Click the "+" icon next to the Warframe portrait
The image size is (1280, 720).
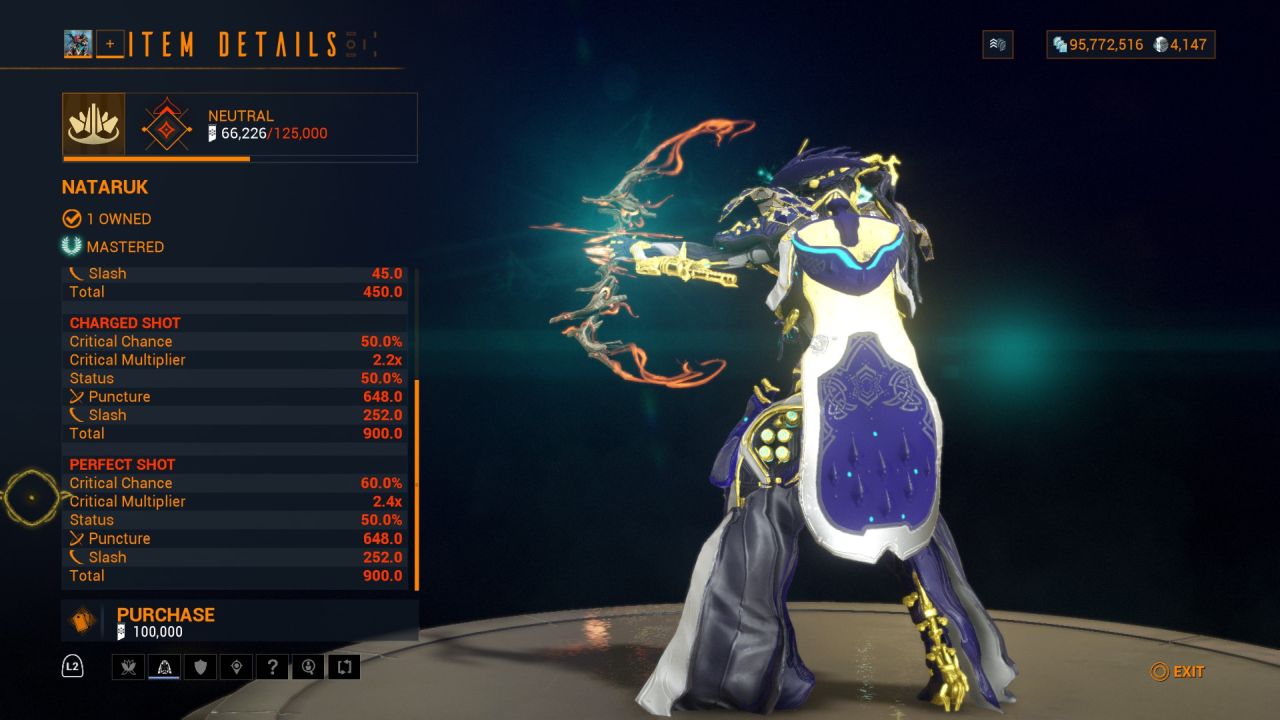(110, 44)
